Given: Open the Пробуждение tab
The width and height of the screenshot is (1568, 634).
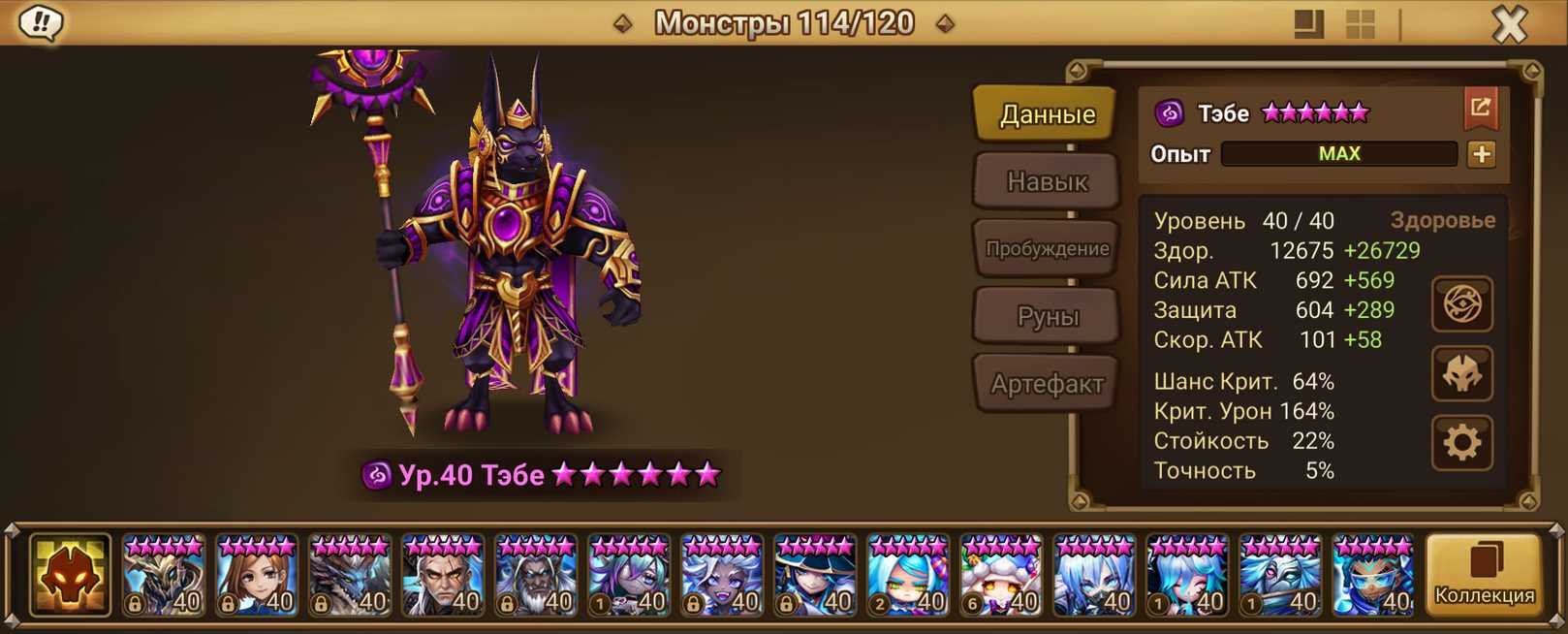Looking at the screenshot, I should (x=1047, y=248).
